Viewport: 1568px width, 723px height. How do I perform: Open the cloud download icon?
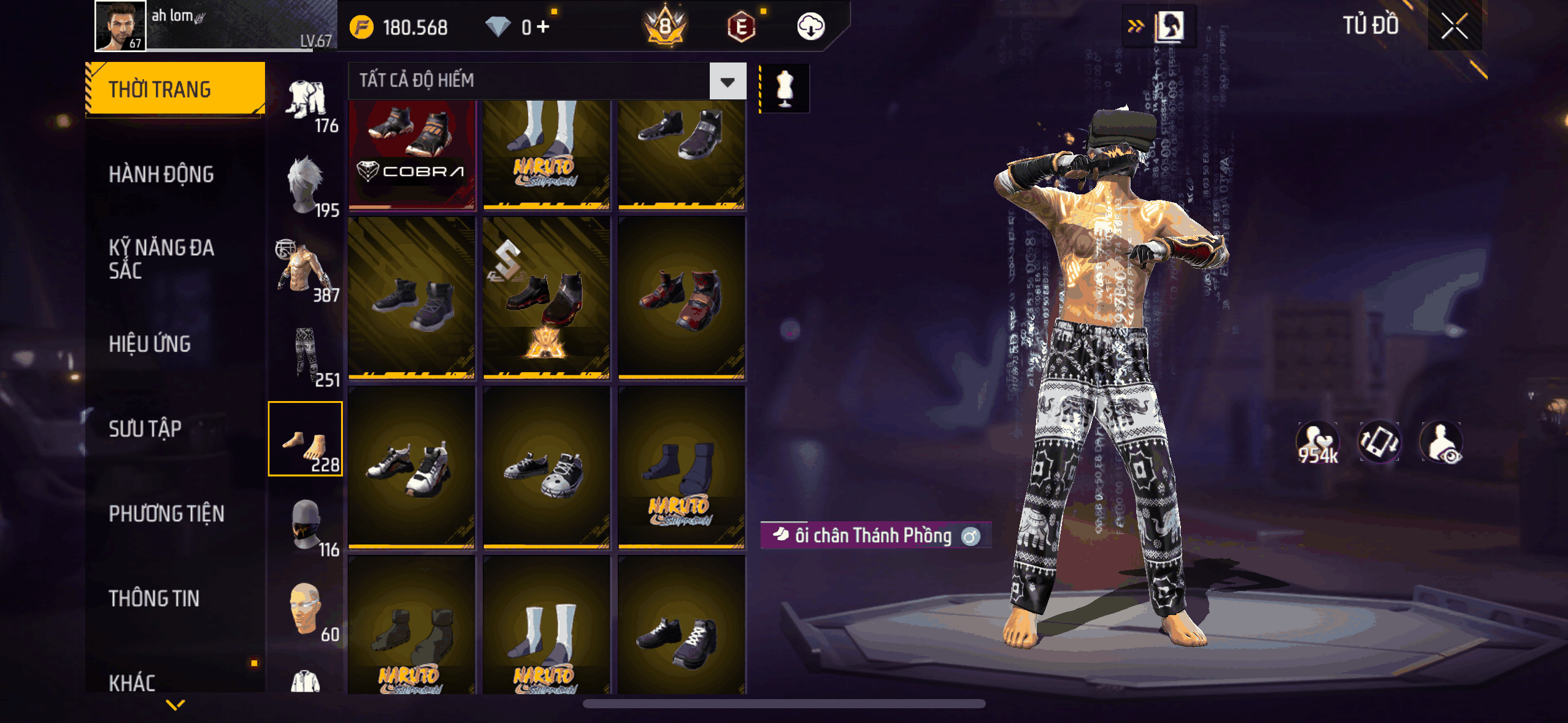click(x=810, y=27)
